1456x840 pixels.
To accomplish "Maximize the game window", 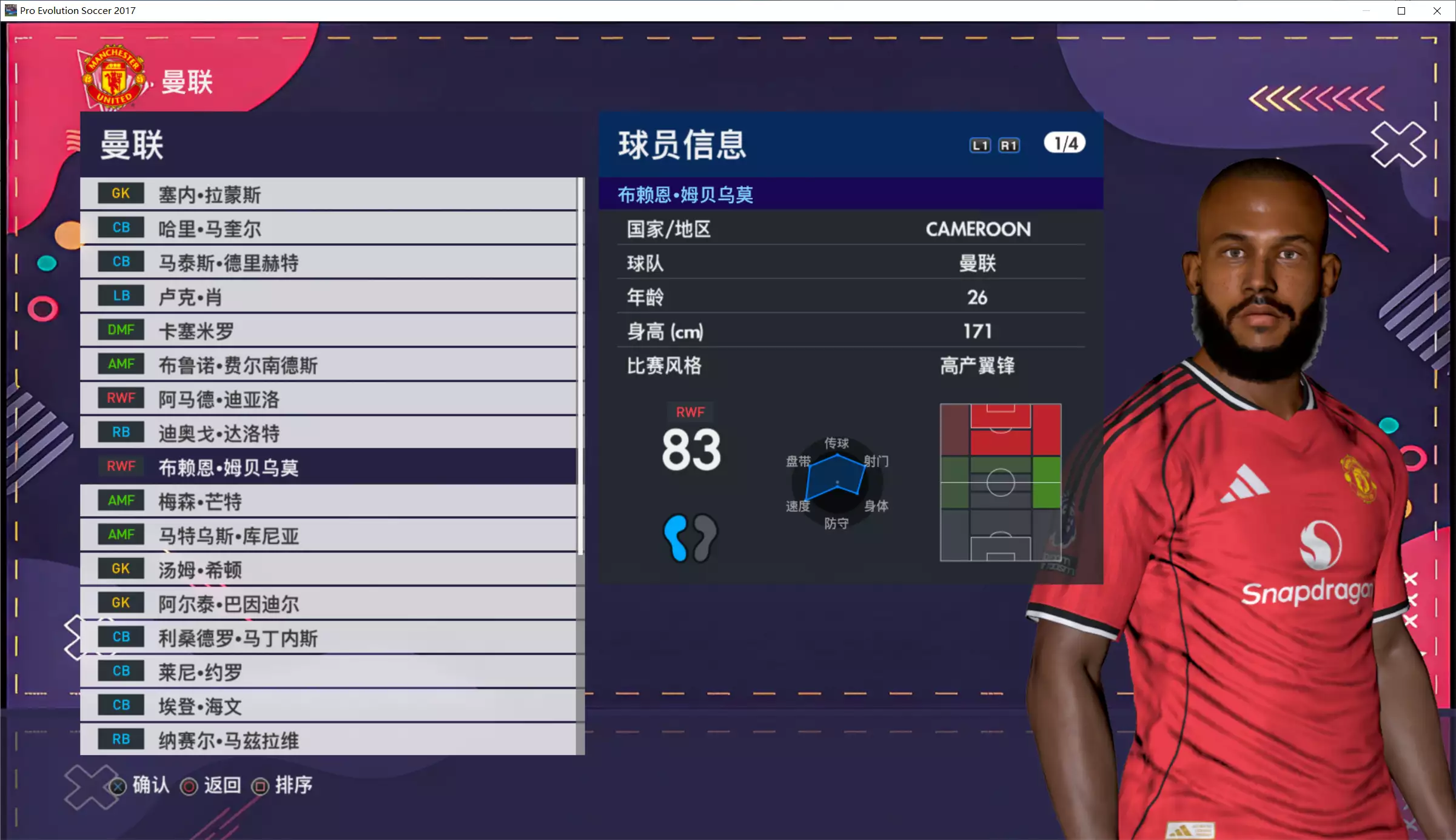I will click(x=1401, y=11).
